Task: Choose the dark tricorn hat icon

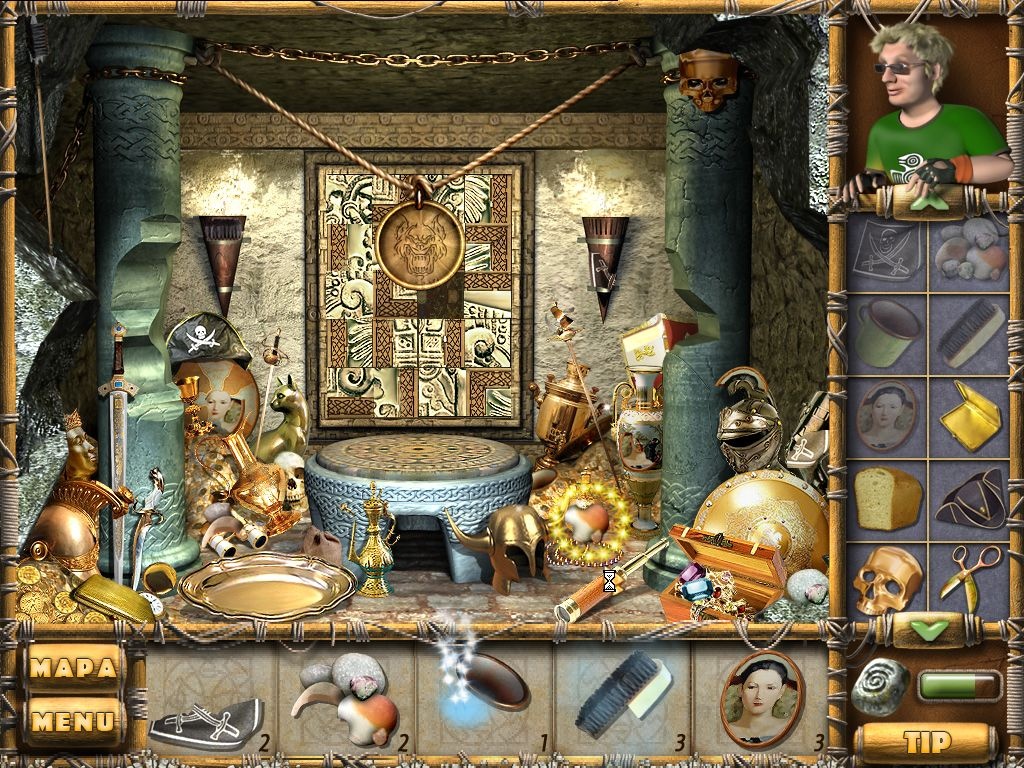Action: coord(968,498)
